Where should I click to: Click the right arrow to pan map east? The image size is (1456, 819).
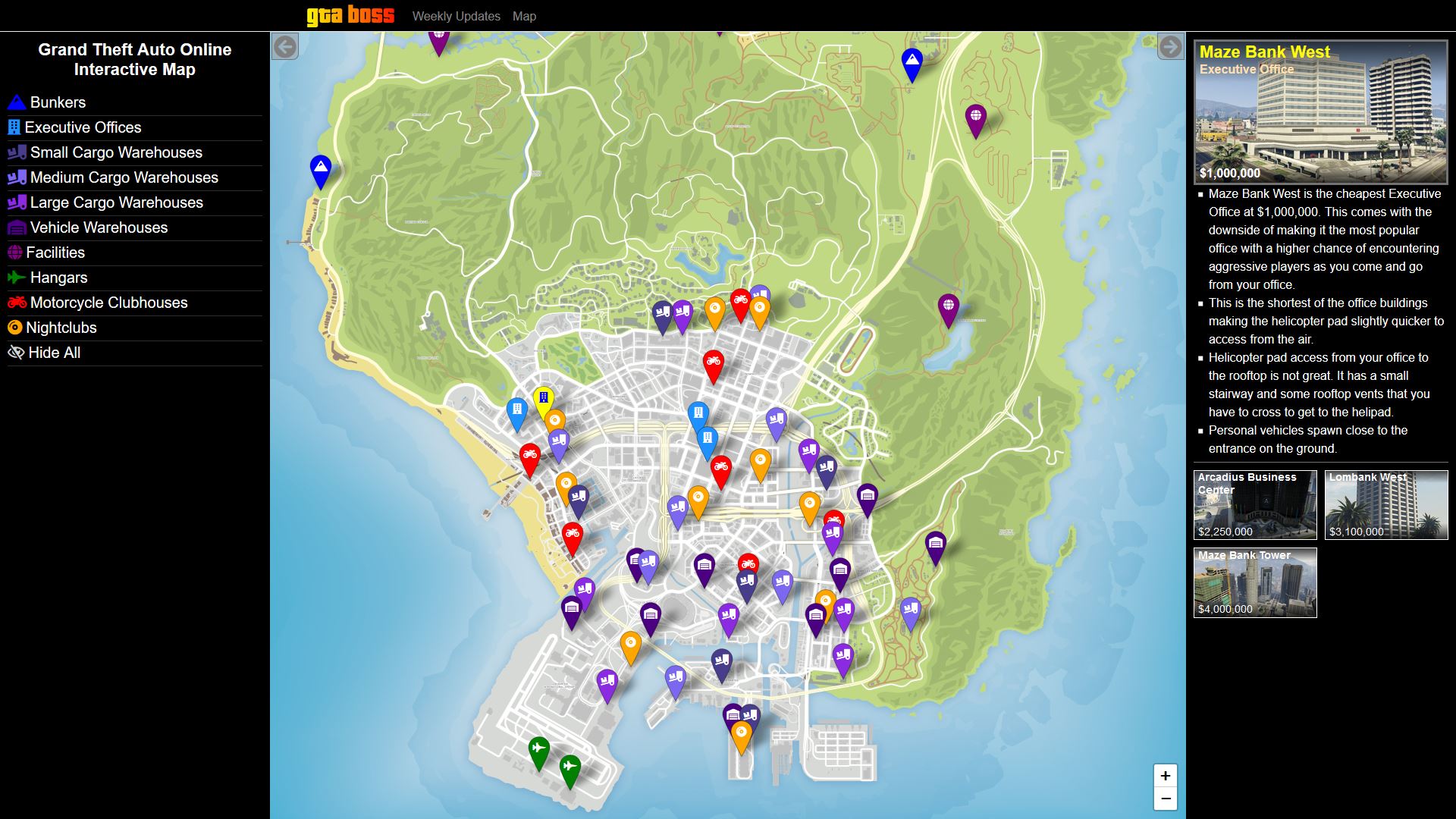1169,47
